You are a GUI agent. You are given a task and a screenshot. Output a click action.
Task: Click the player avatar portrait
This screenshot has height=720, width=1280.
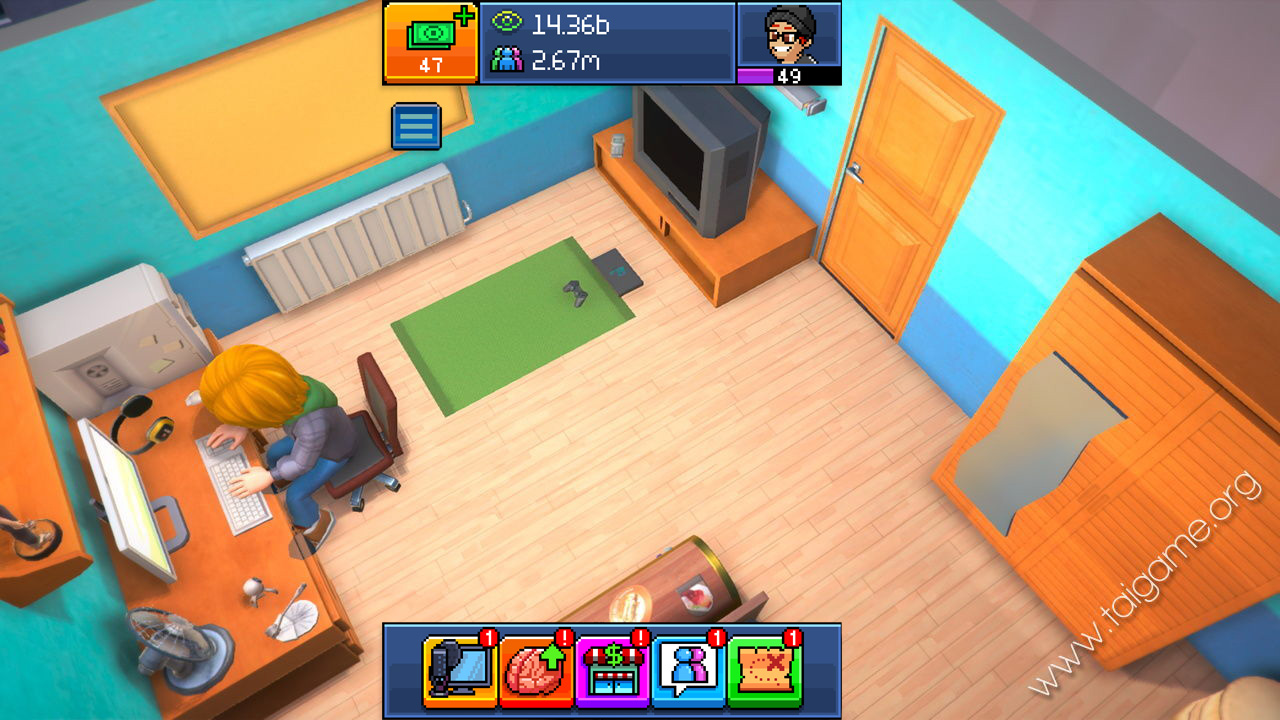pos(789,36)
